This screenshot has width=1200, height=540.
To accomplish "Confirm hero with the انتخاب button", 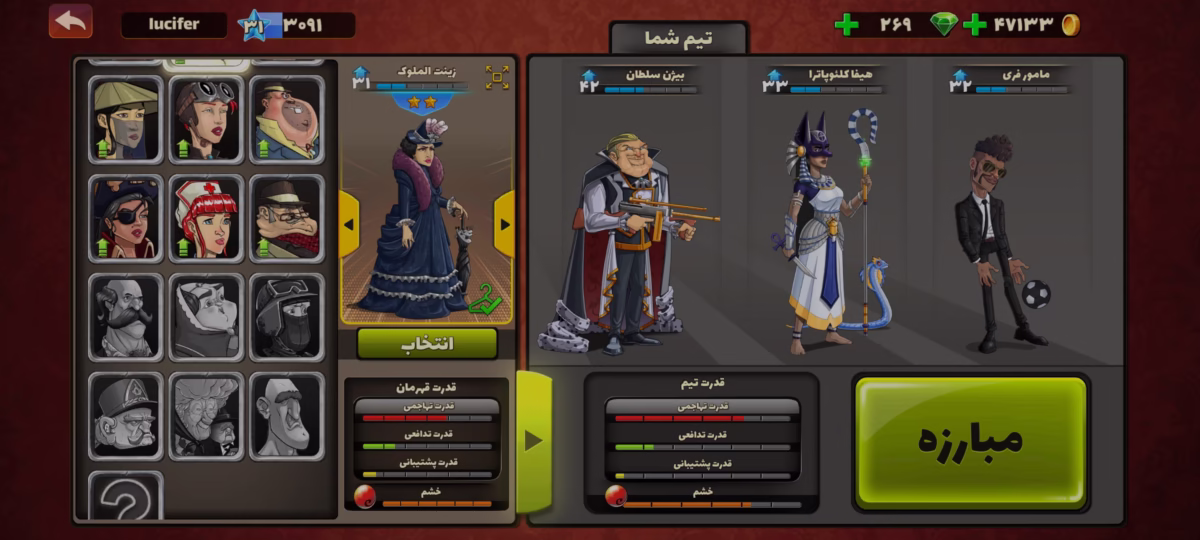I will 427,344.
